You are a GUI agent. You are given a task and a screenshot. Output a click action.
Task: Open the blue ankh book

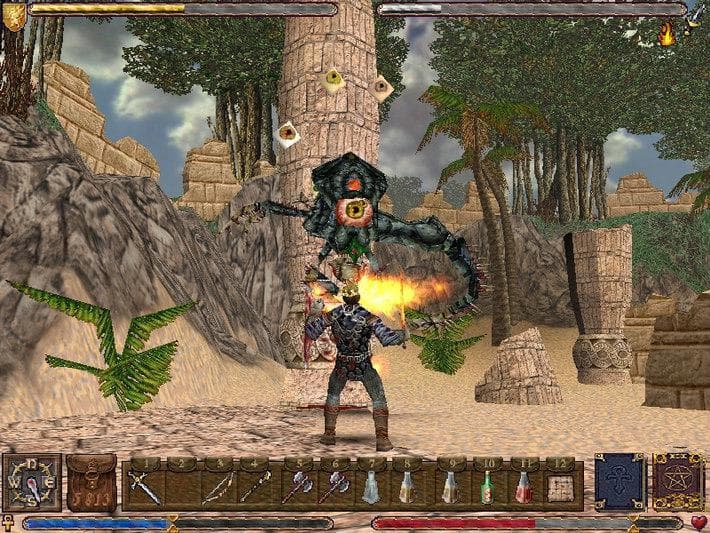(x=618, y=482)
